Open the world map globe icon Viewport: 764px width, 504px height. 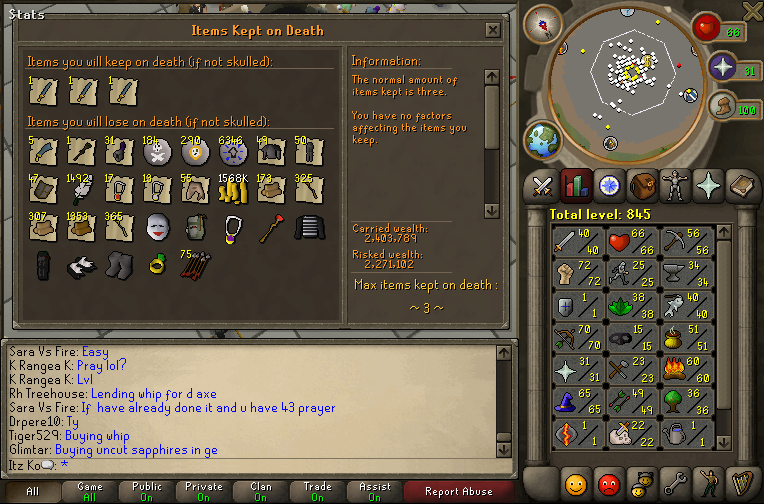pyautogui.click(x=543, y=140)
